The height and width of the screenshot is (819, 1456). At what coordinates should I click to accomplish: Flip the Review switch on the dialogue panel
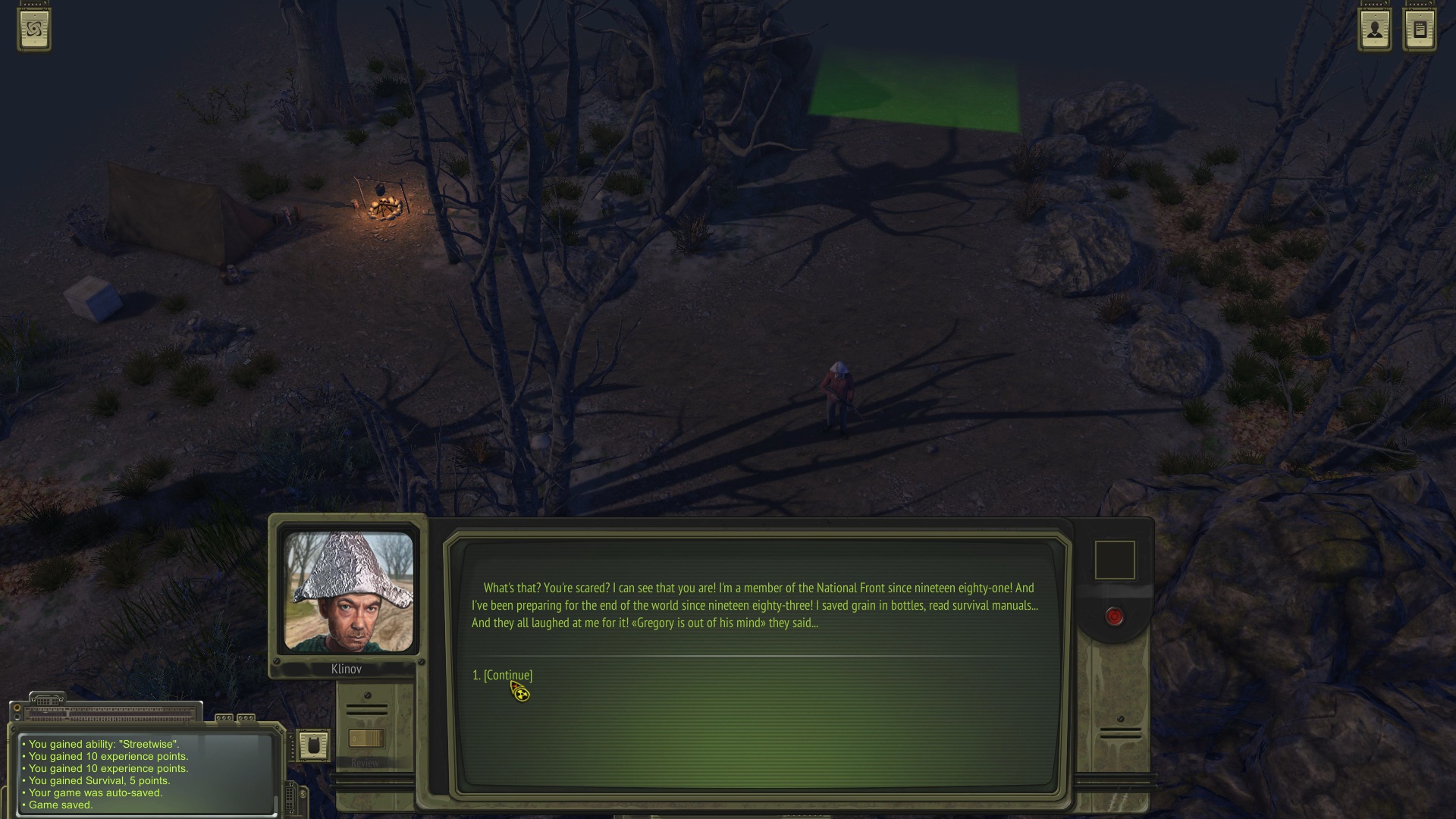pos(366,739)
